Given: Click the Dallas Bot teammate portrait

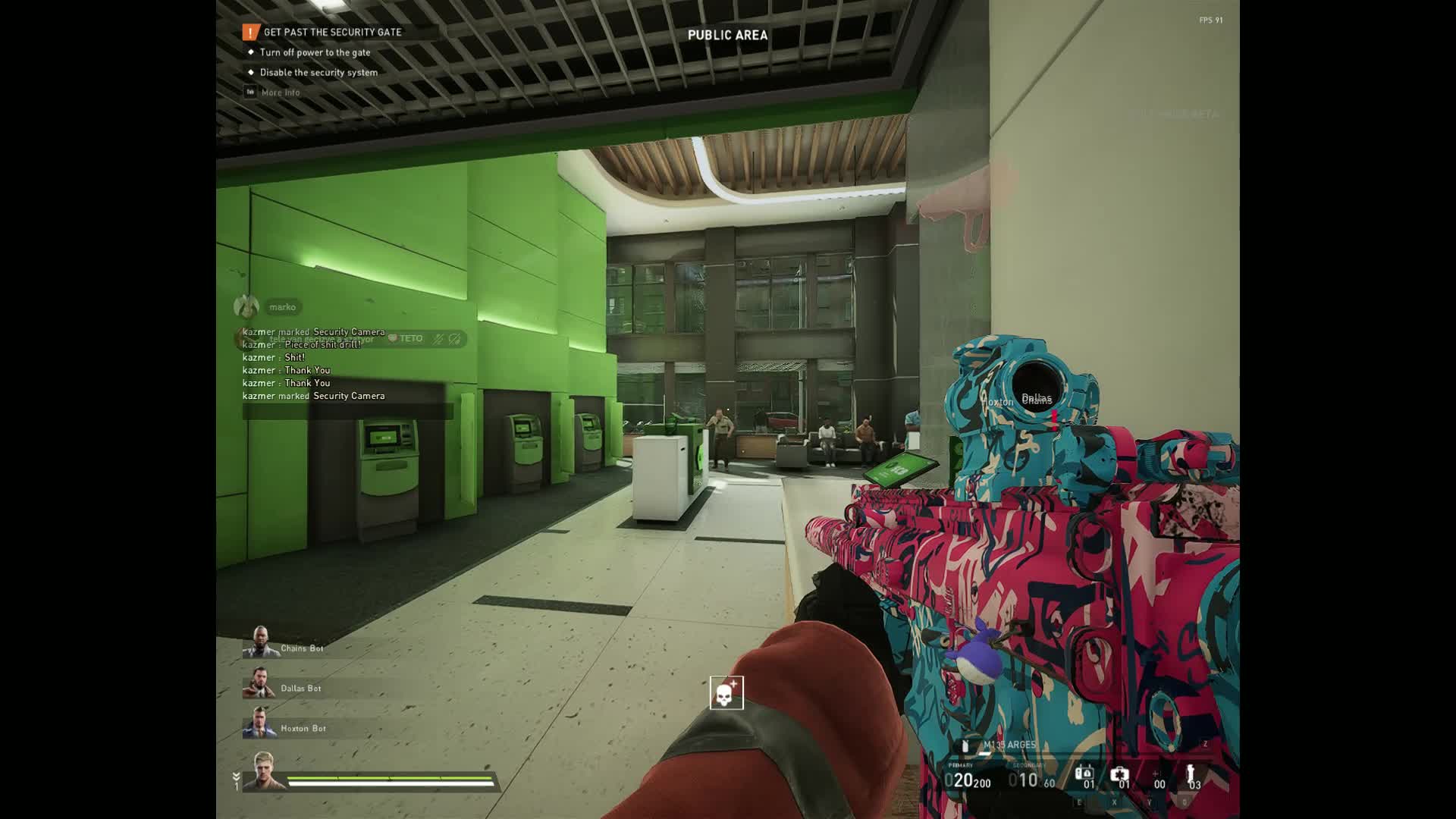Looking at the screenshot, I should 259,683.
